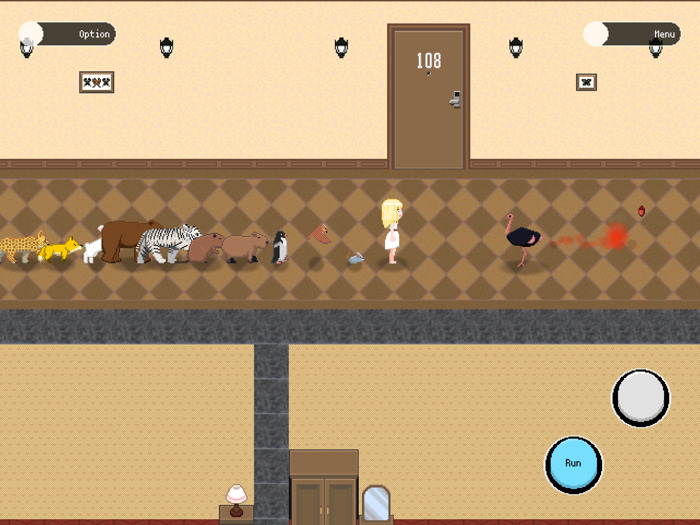This screenshot has height=525, width=700.
Task: Open the Menu
Action: 632,34
